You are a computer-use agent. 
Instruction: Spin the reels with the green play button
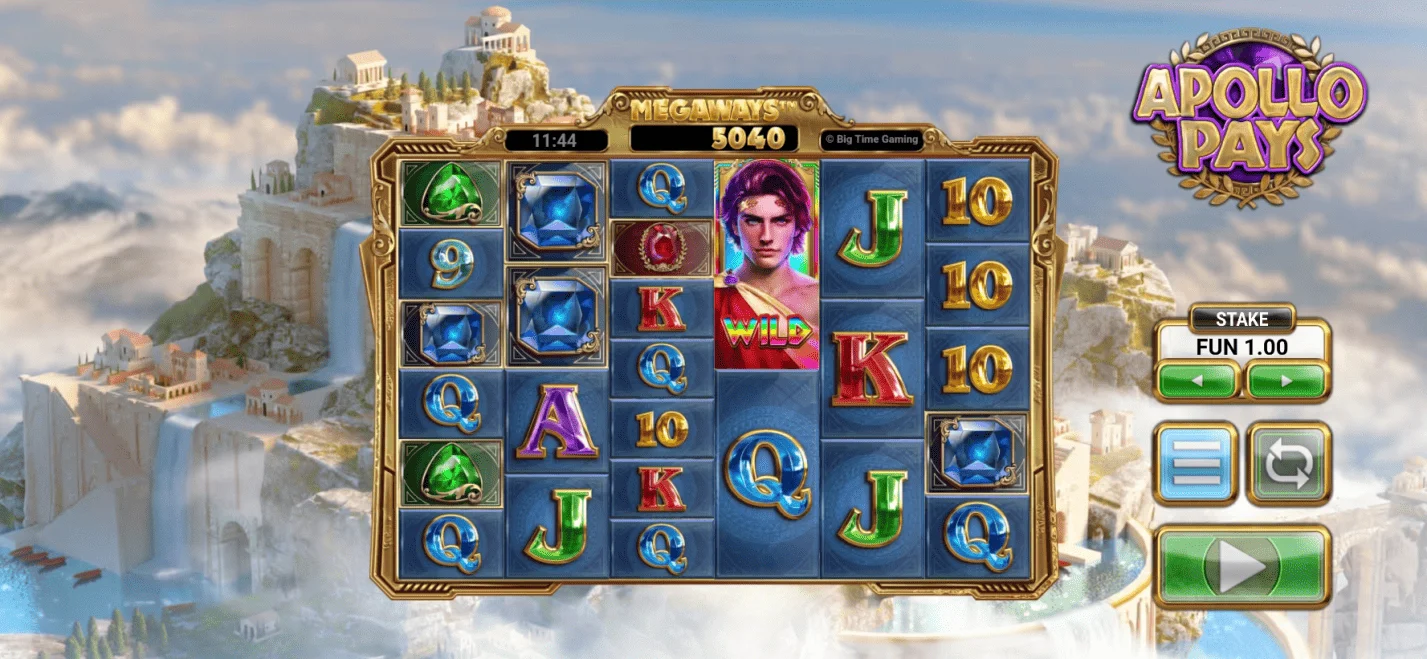coord(1242,567)
